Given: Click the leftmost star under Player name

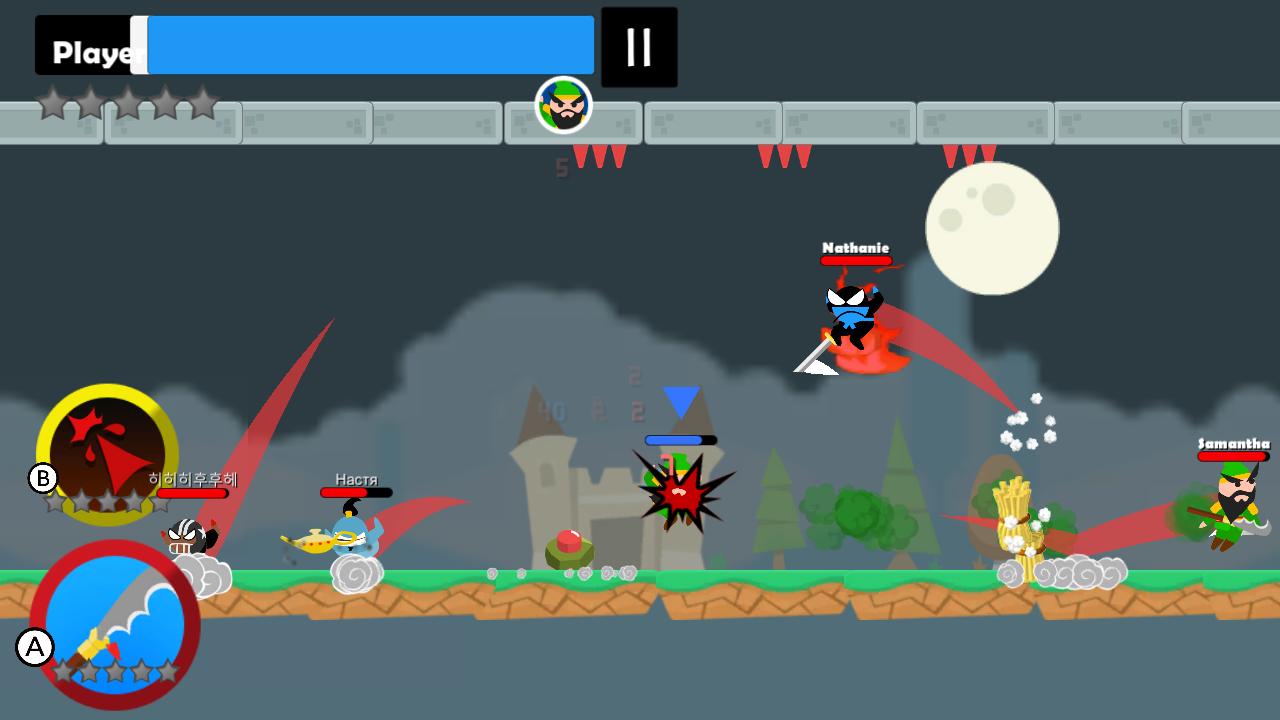Looking at the screenshot, I should pos(52,104).
